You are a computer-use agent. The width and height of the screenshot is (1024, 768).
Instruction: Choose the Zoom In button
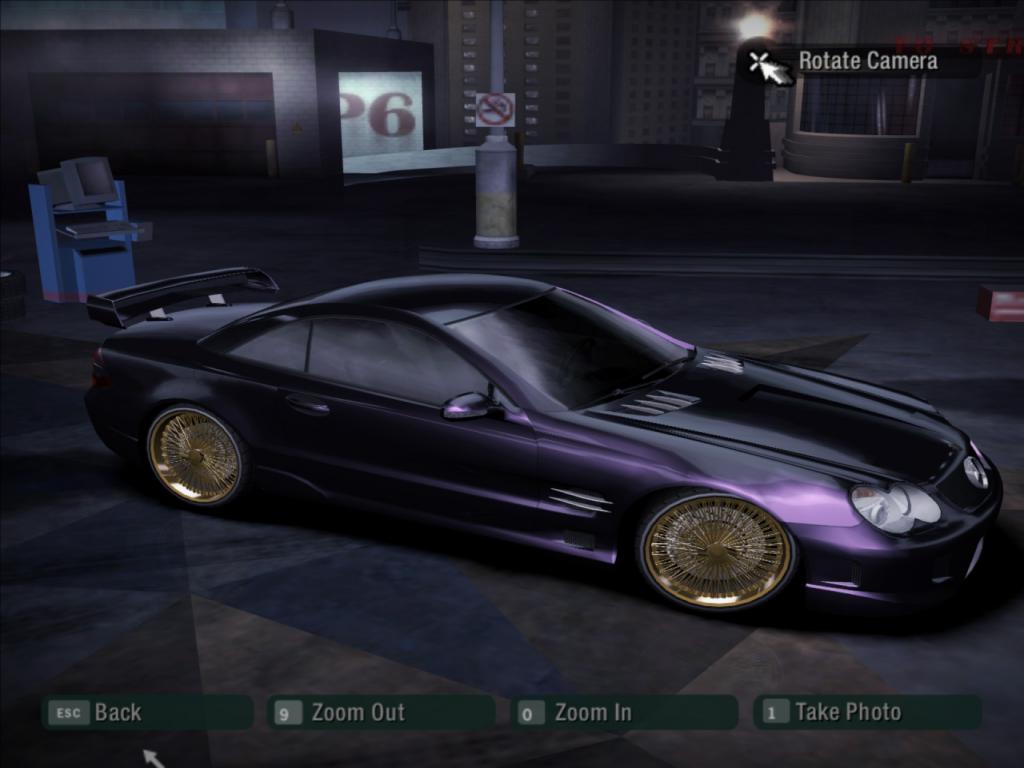tap(624, 712)
